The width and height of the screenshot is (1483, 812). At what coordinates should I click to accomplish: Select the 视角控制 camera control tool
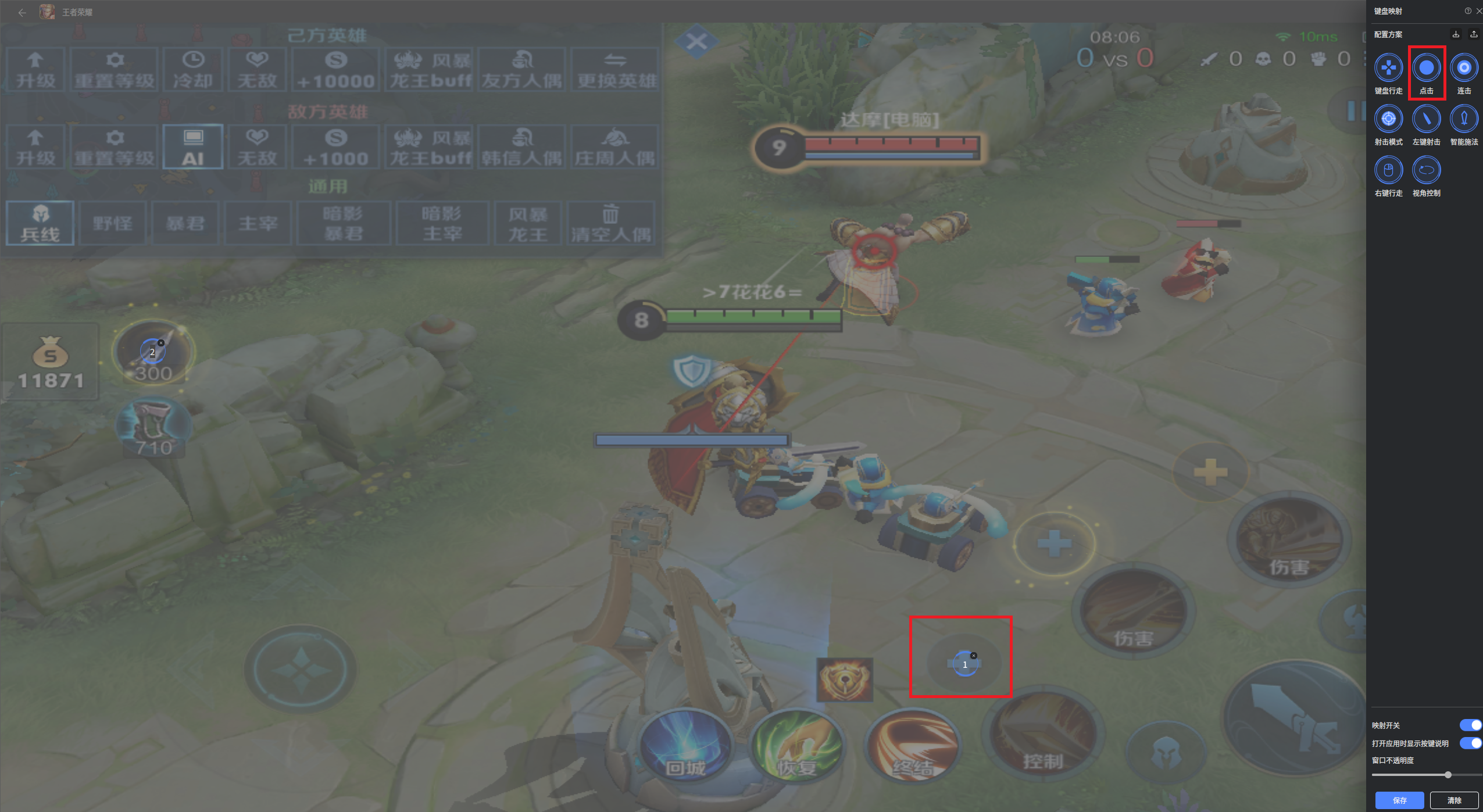(1426, 170)
